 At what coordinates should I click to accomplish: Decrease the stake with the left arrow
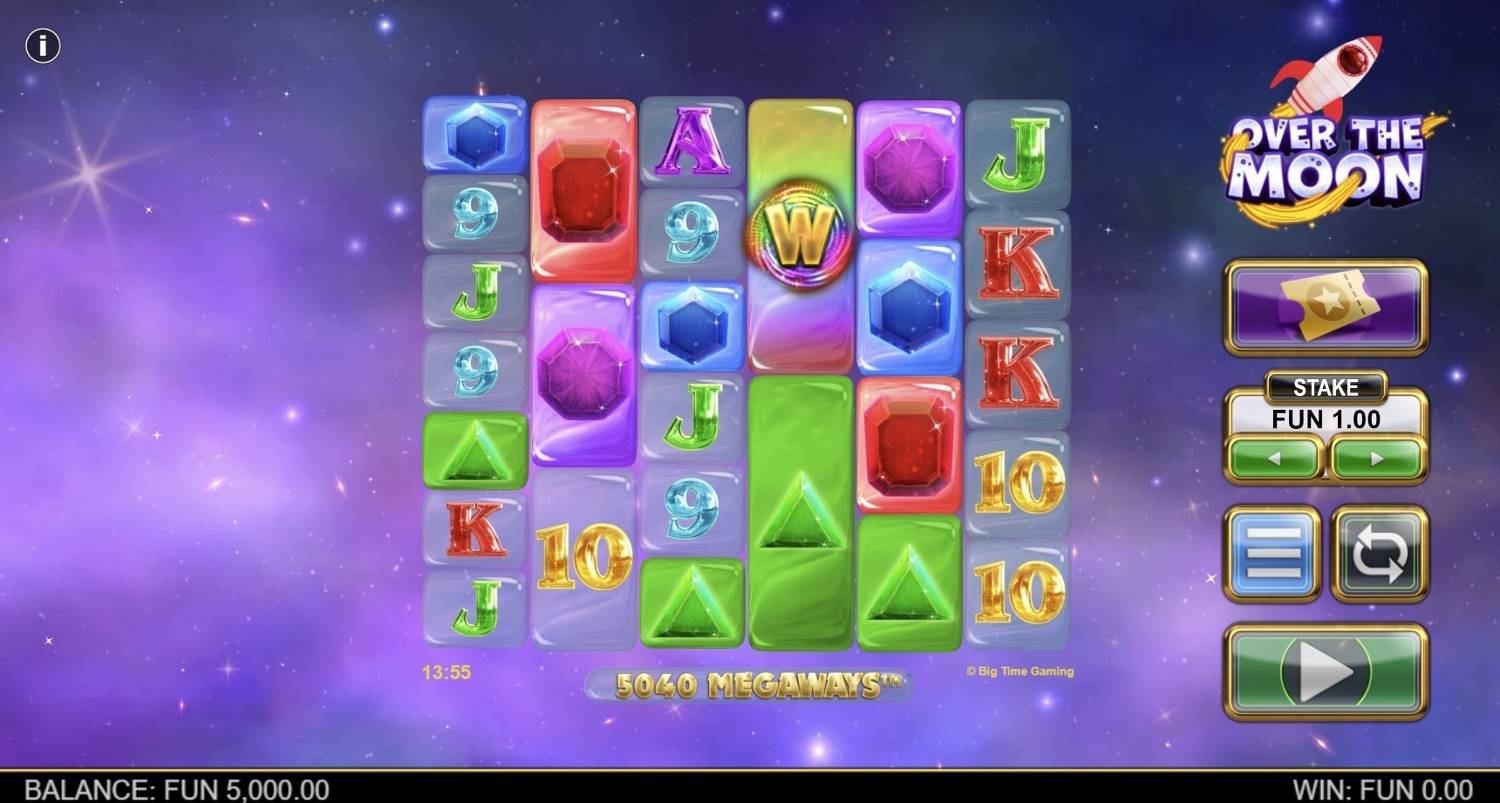[x=1272, y=457]
